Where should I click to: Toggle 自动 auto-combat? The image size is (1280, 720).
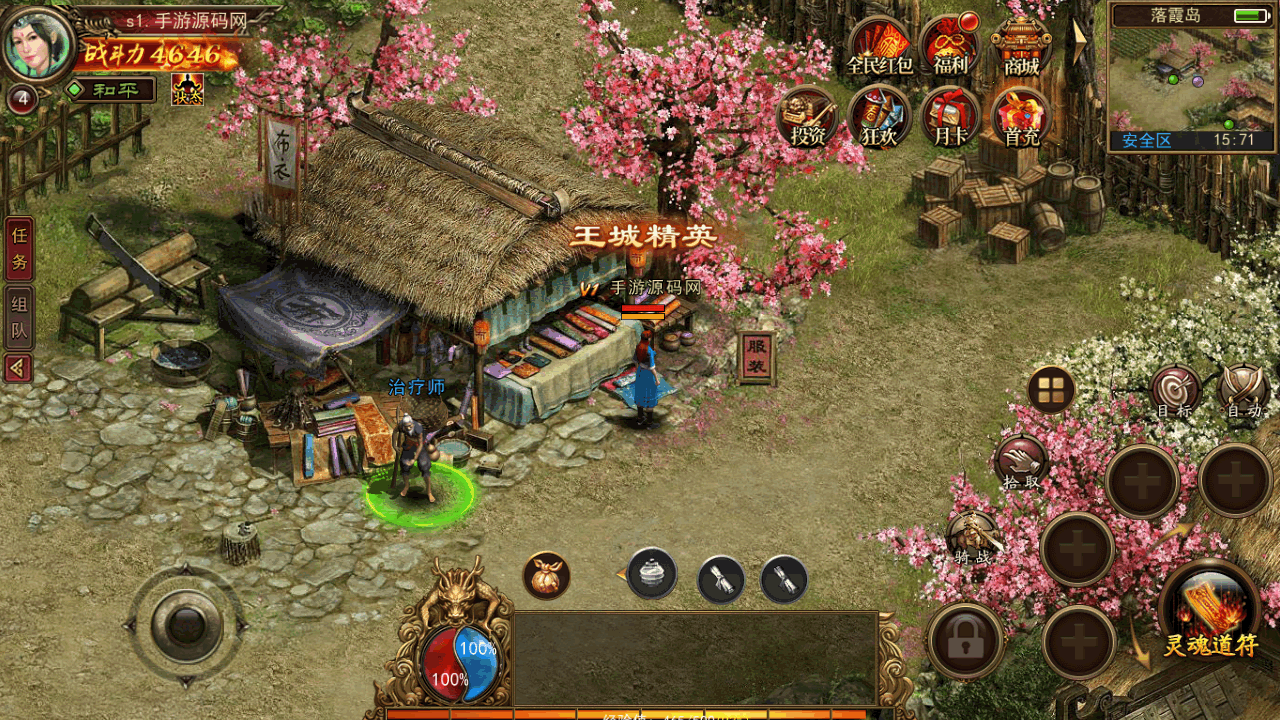(1245, 391)
